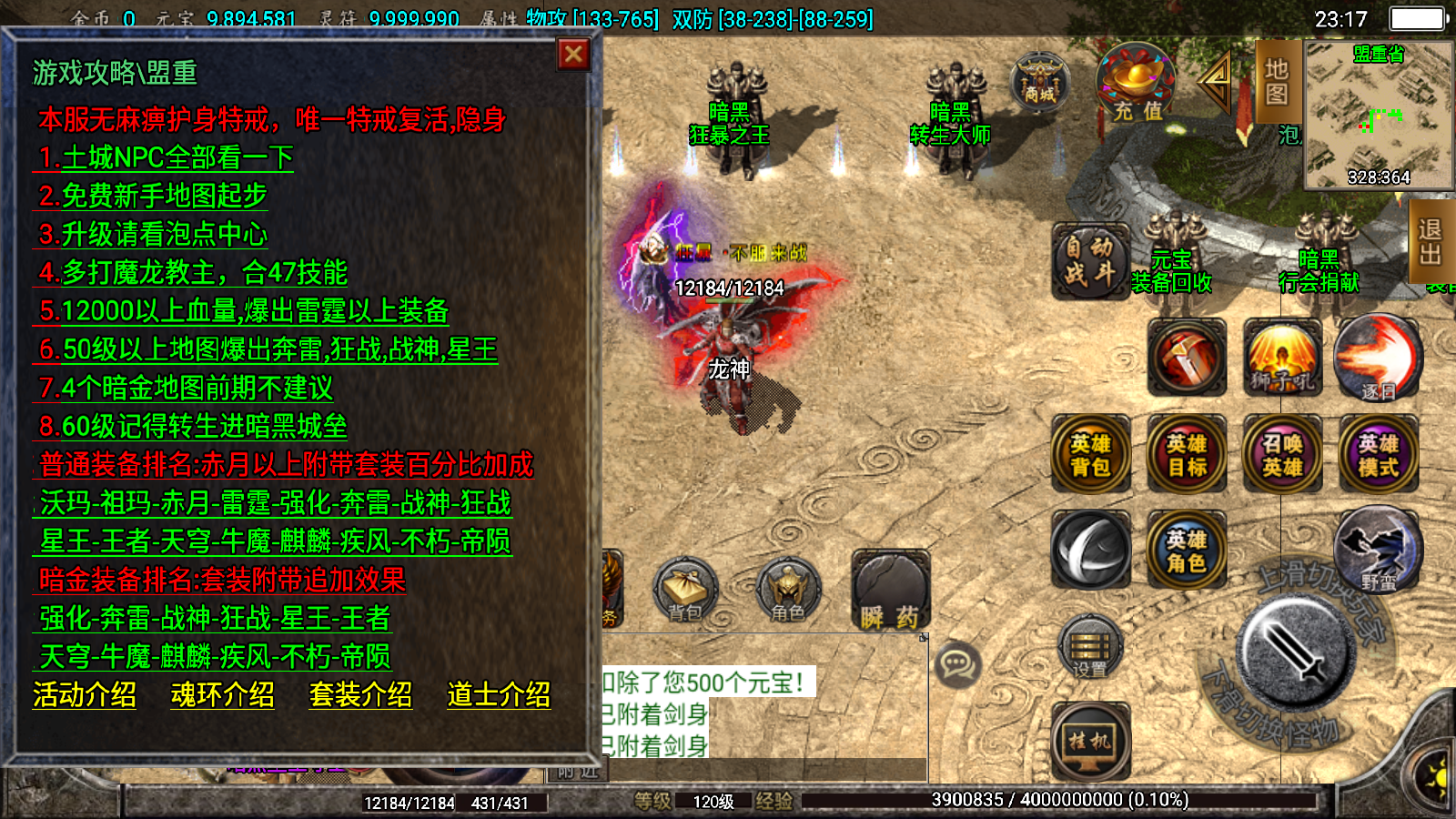Toggle 自动战斗 auto battle
Image resolution: width=1456 pixels, height=819 pixels.
(1090, 260)
